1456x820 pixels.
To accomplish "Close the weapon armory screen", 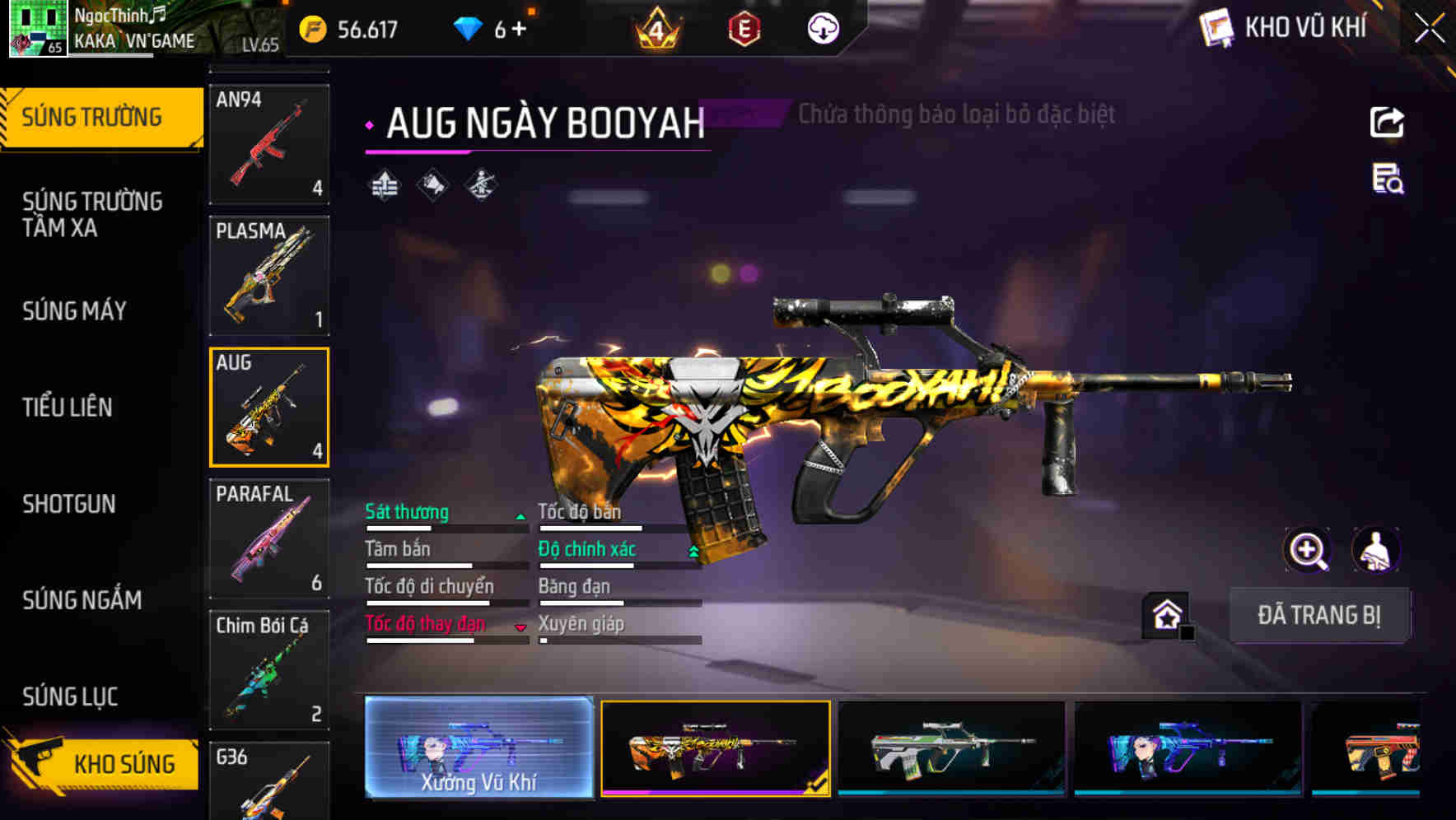I will (x=1430, y=29).
